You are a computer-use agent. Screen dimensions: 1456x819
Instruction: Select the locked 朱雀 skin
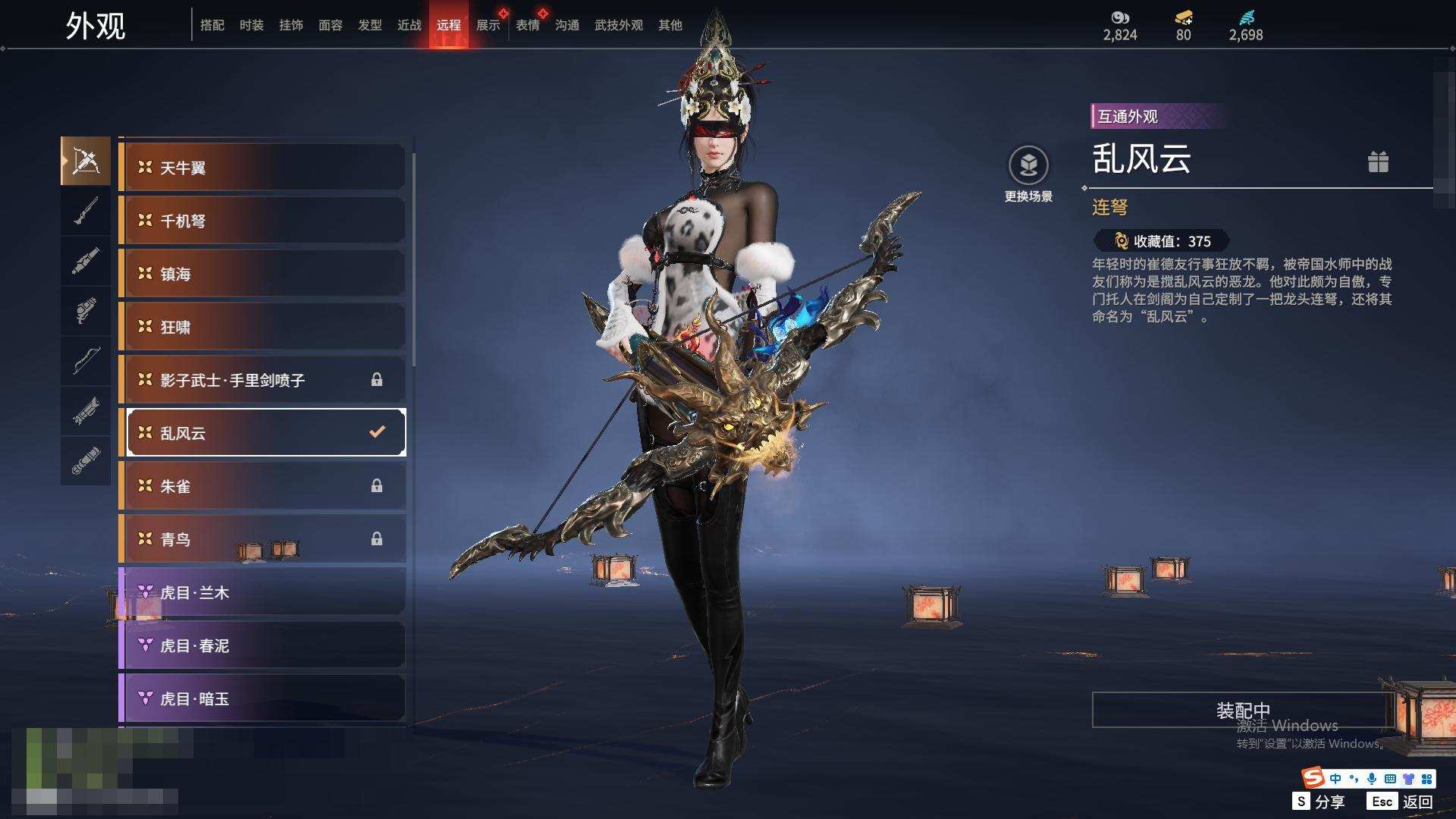click(x=262, y=486)
